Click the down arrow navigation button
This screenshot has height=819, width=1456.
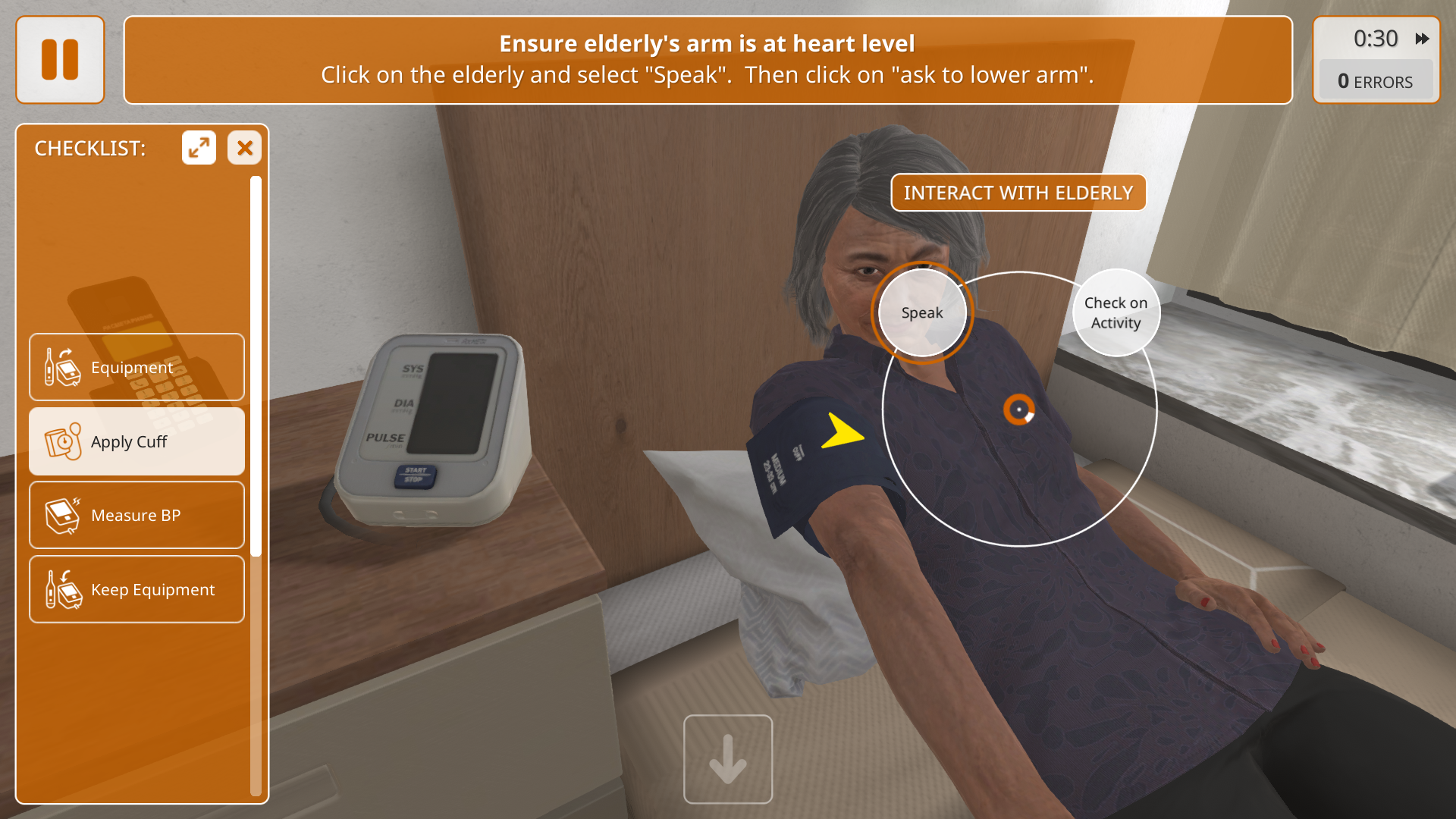[728, 759]
